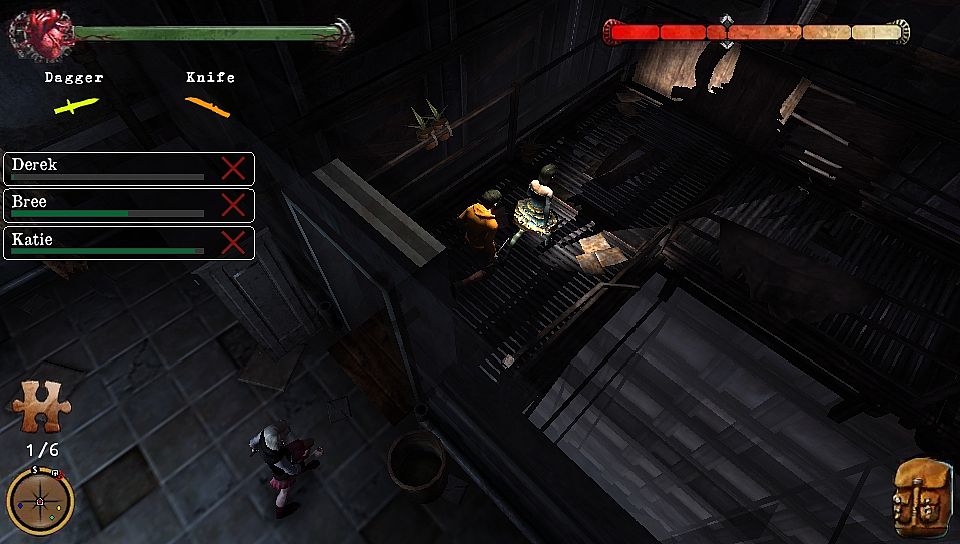The height and width of the screenshot is (544, 960).
Task: Open the compass map
Action: 40,500
